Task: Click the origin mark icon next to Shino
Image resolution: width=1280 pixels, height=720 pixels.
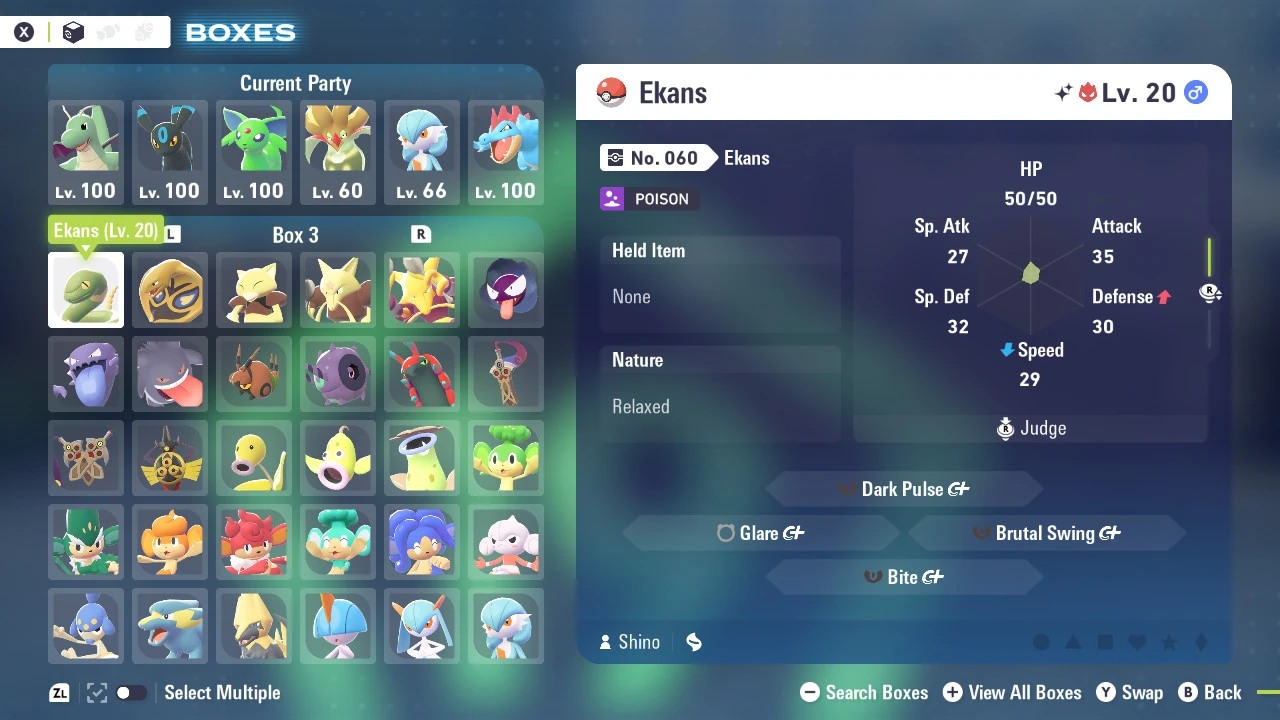Action: [694, 642]
